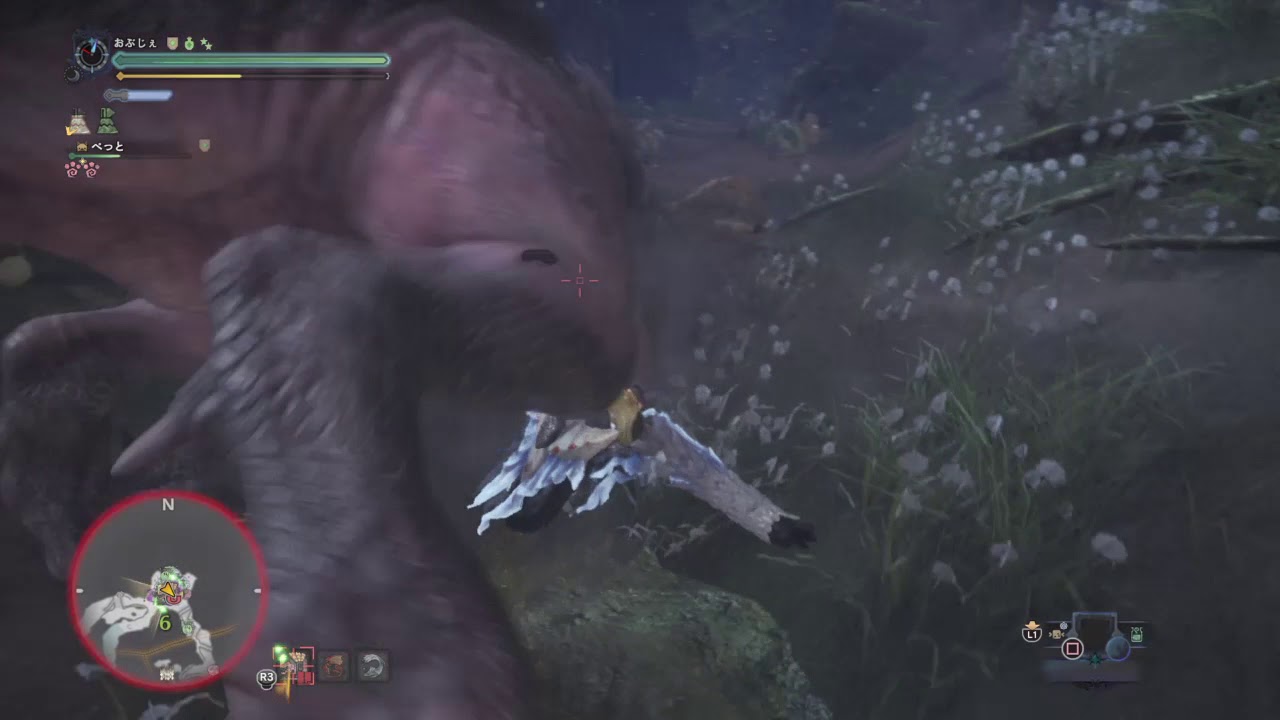Click the scoutfly flower icons under Palico bar
This screenshot has width=1280, height=720.
coord(83,168)
